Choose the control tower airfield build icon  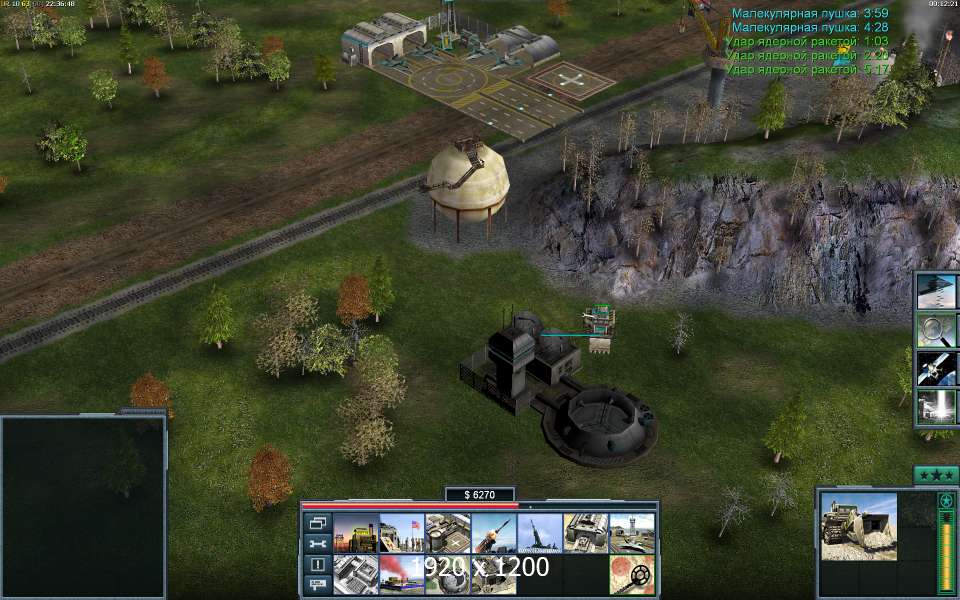click(631, 533)
